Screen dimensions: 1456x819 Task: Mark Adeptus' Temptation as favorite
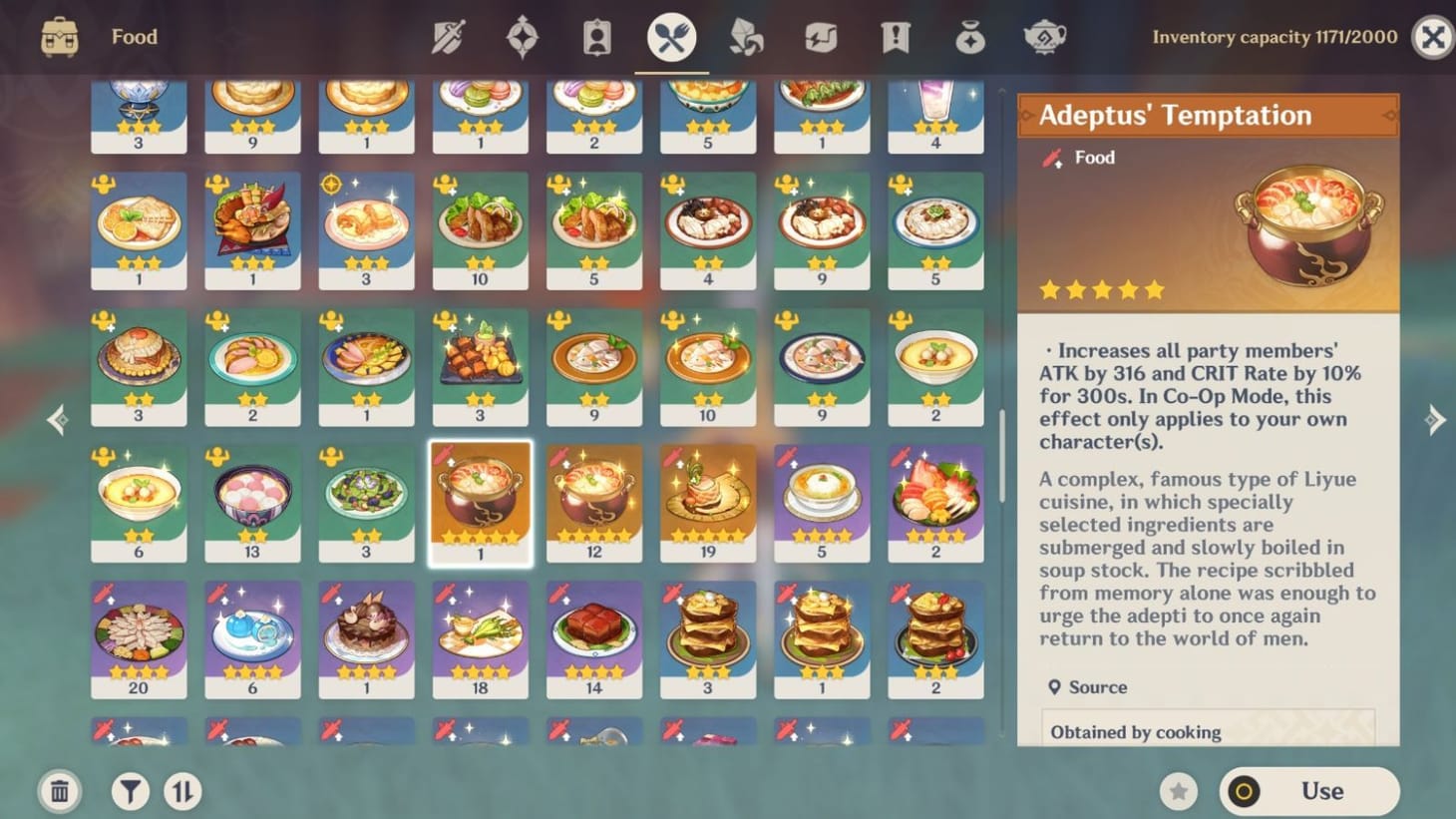(1179, 790)
